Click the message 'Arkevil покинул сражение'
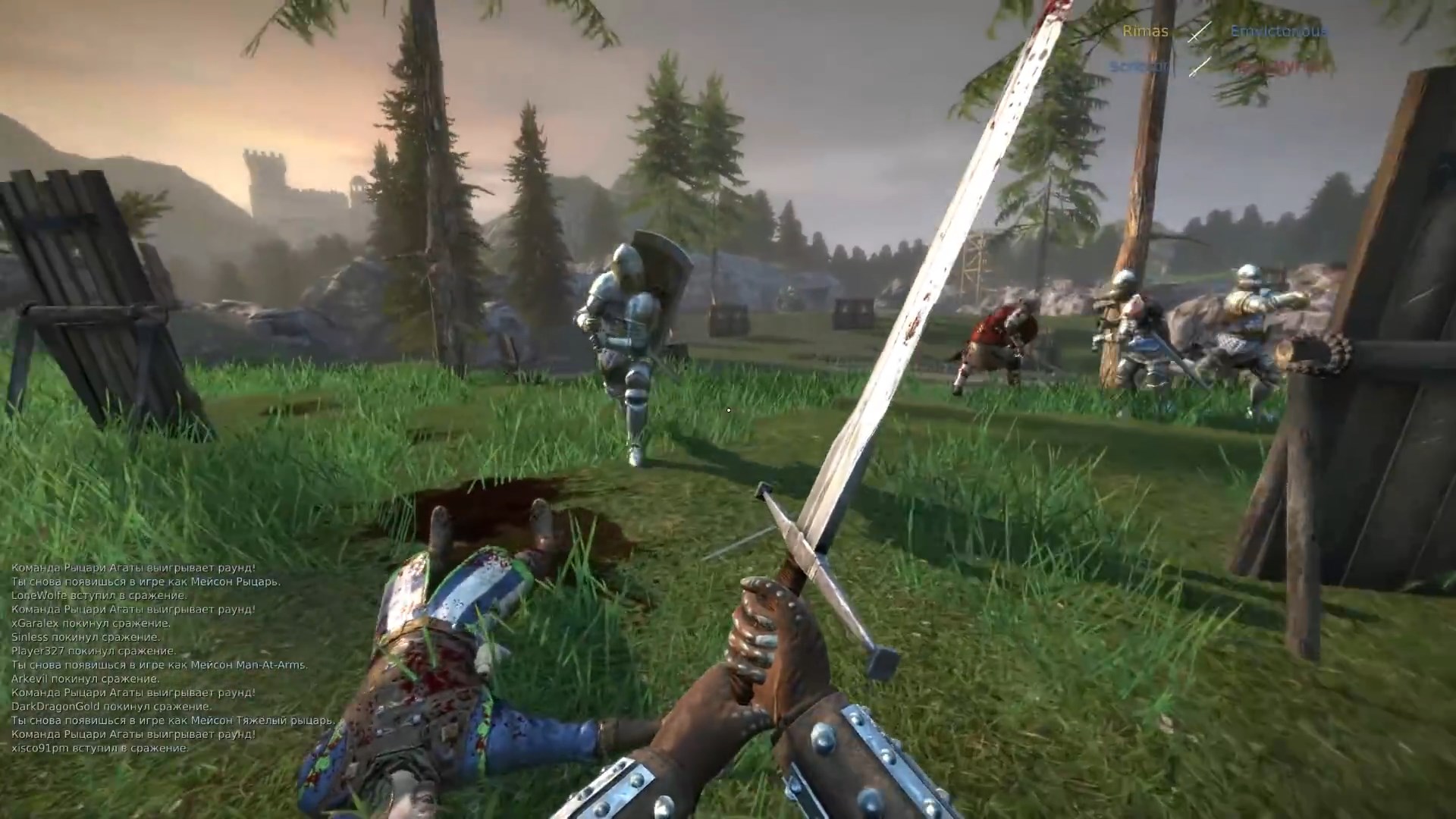This screenshot has width=1456, height=819. tap(83, 679)
